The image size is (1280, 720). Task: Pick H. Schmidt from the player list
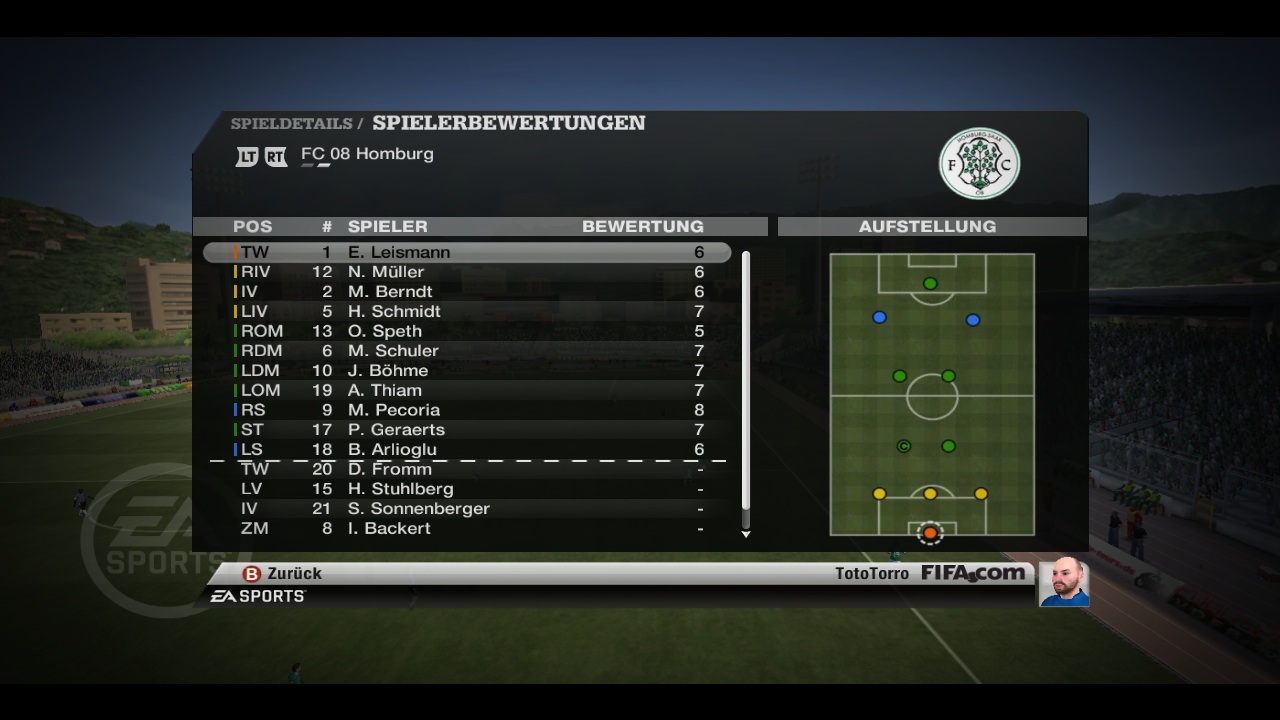(467, 311)
